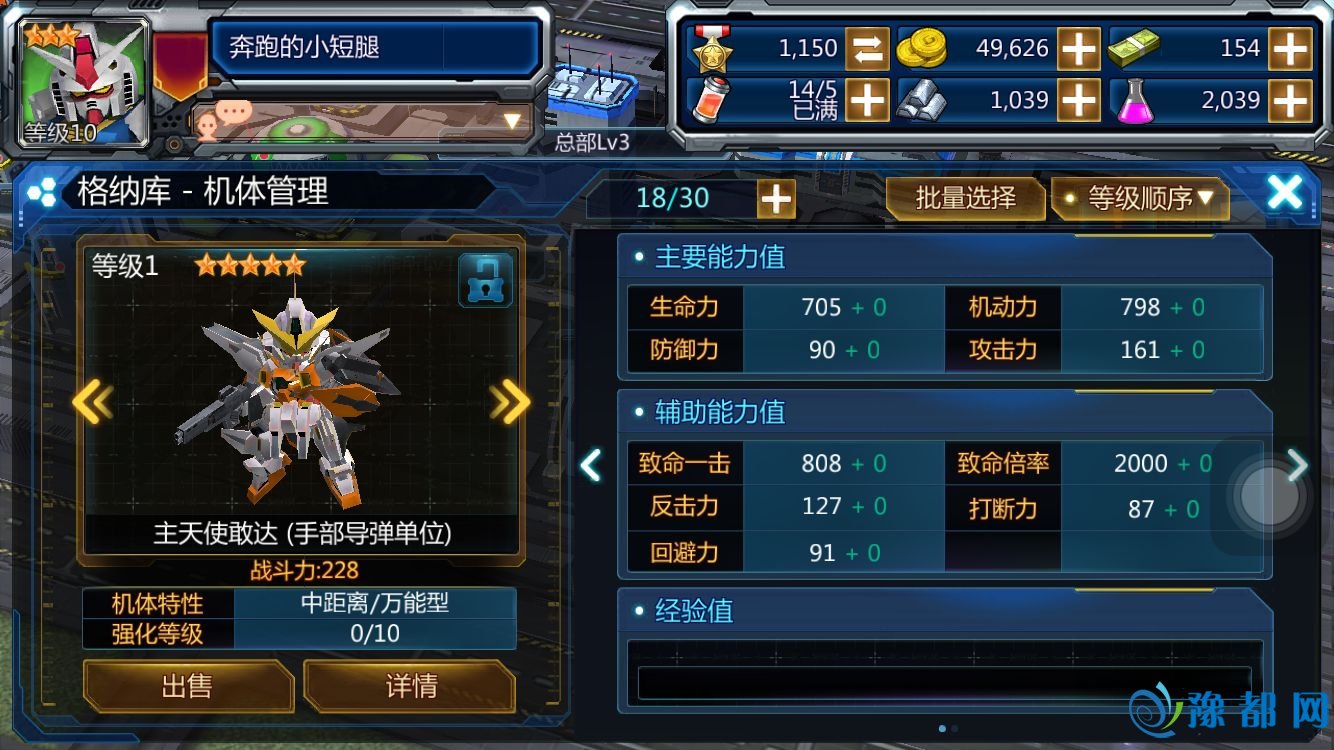
Task: Open the 等级顺序 sort dropdown
Action: click(1140, 198)
